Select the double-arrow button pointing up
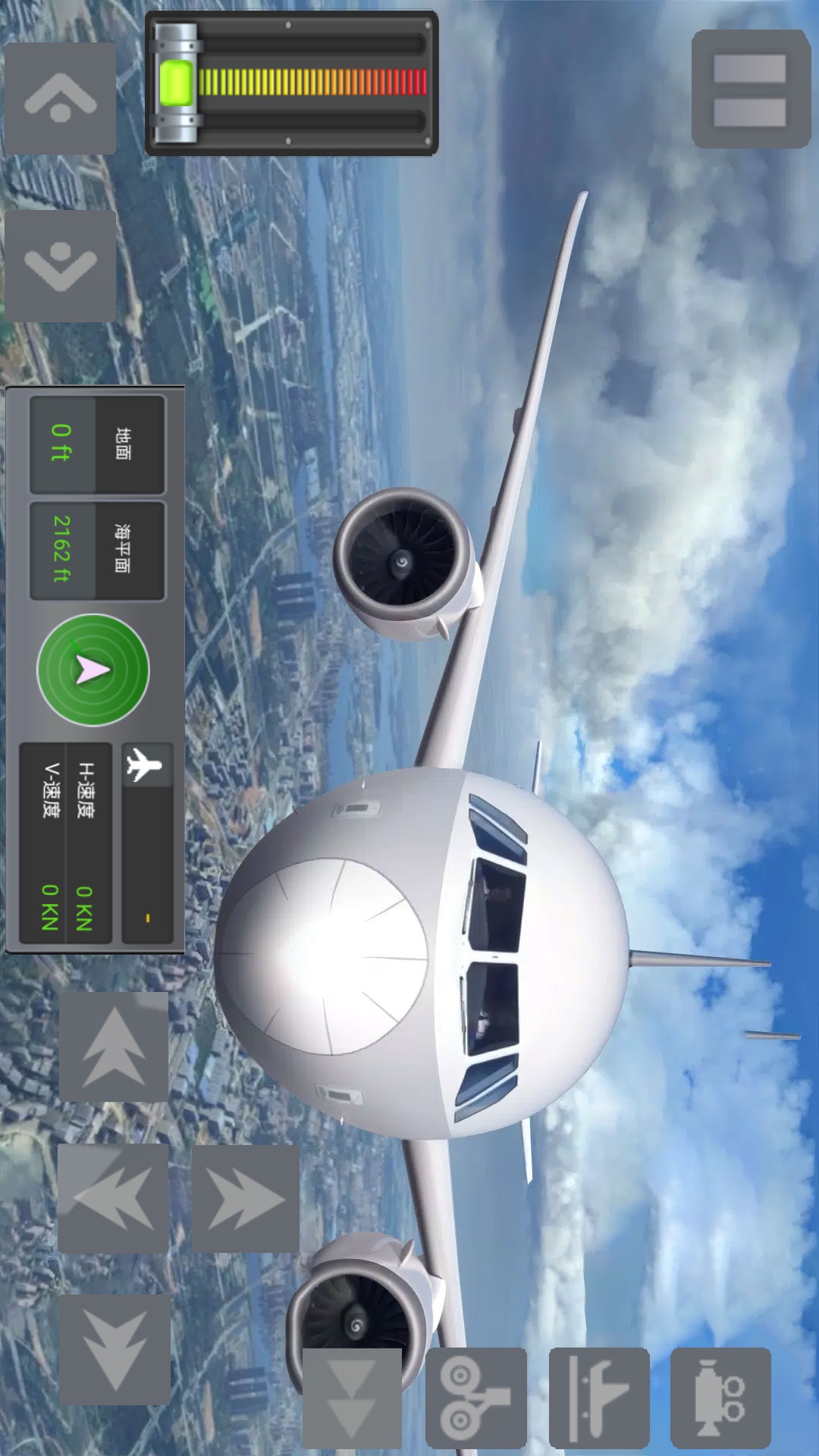Image resolution: width=819 pixels, height=1456 pixels. (114, 1046)
